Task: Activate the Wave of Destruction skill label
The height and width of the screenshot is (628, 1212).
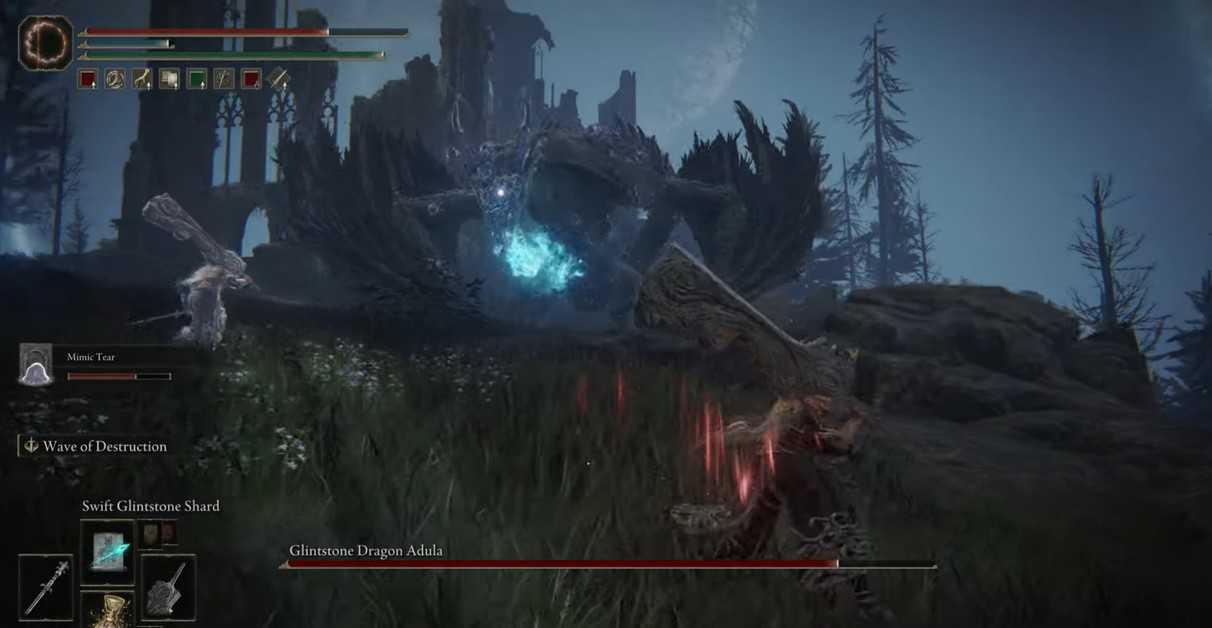Action: (x=104, y=446)
